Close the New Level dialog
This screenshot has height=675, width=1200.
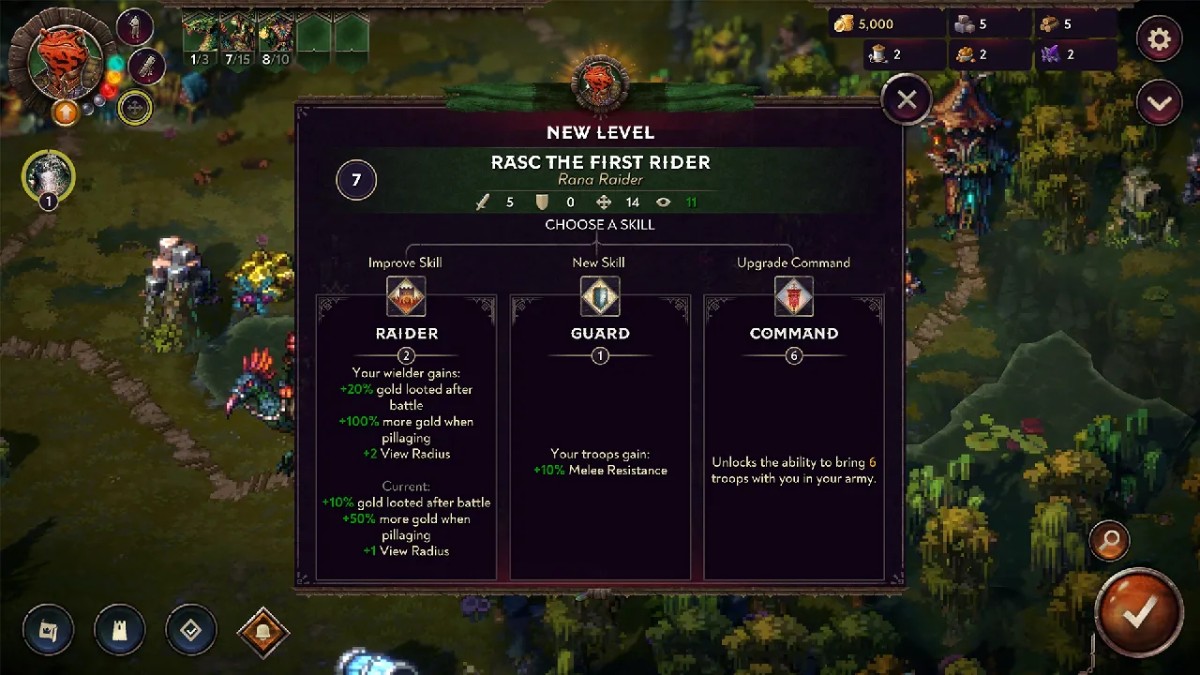tap(907, 100)
